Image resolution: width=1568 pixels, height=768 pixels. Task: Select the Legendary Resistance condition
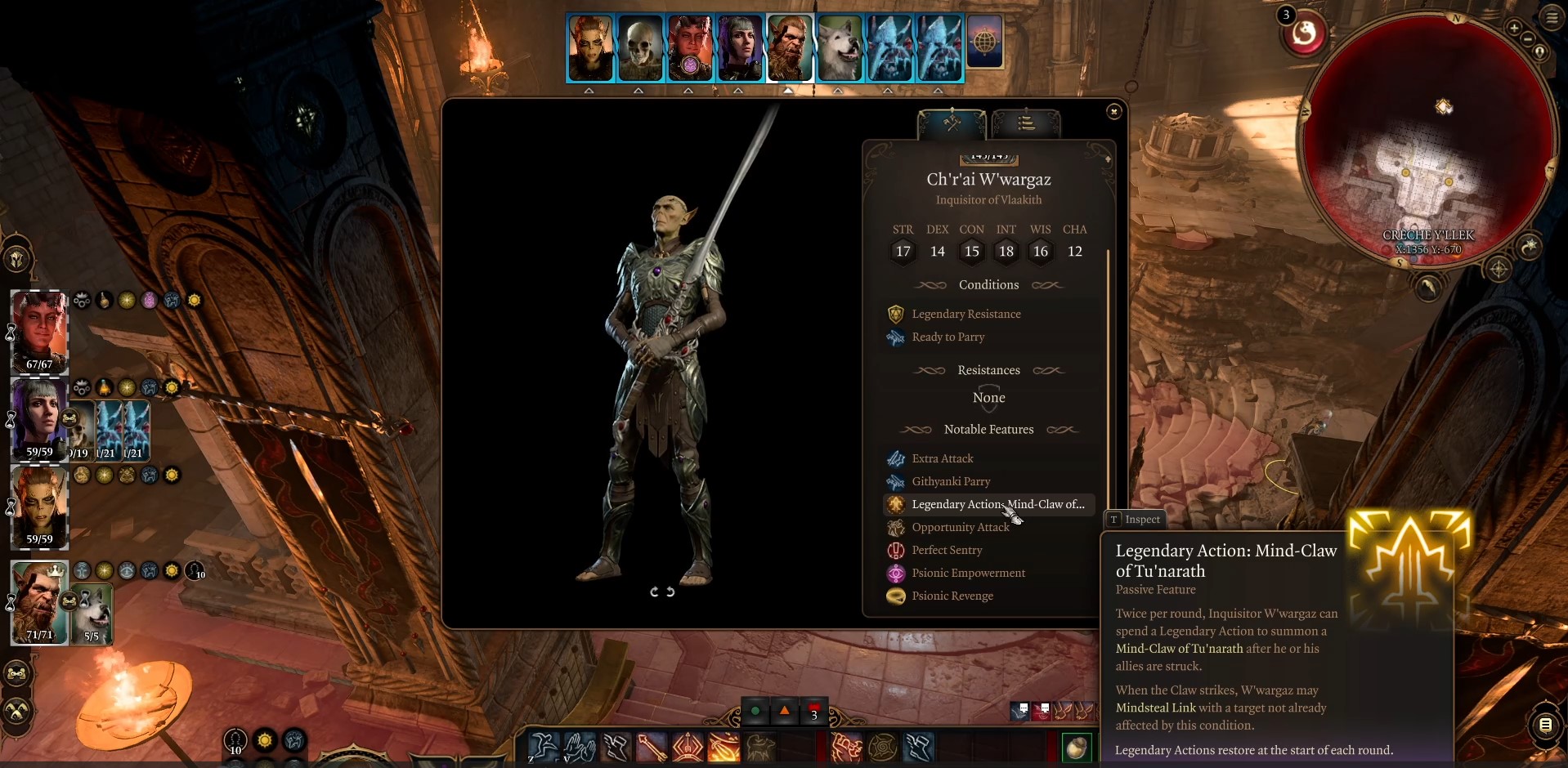pos(965,314)
